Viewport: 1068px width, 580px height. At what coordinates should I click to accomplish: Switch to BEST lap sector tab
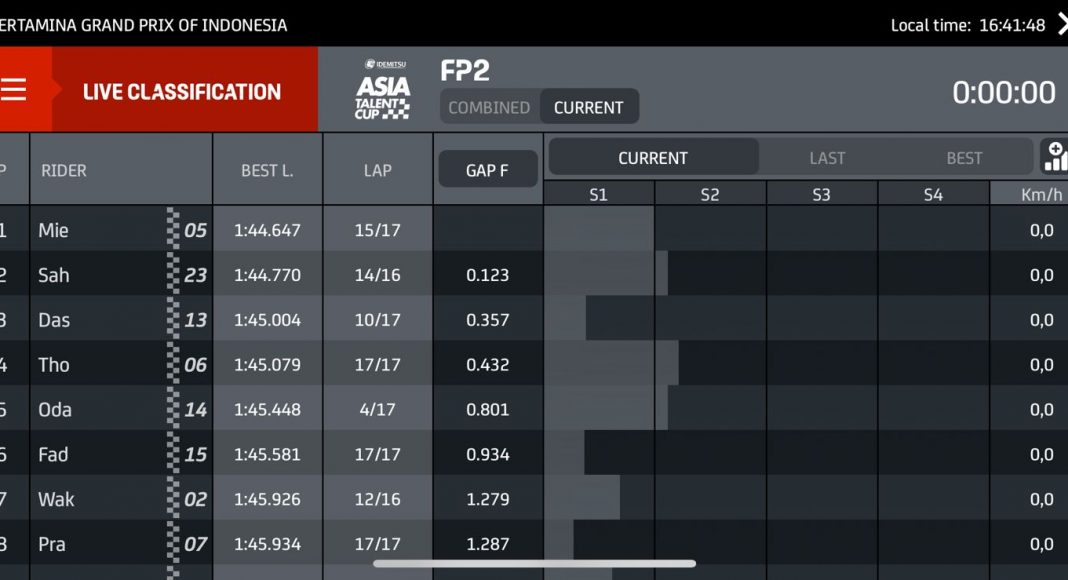[964, 158]
